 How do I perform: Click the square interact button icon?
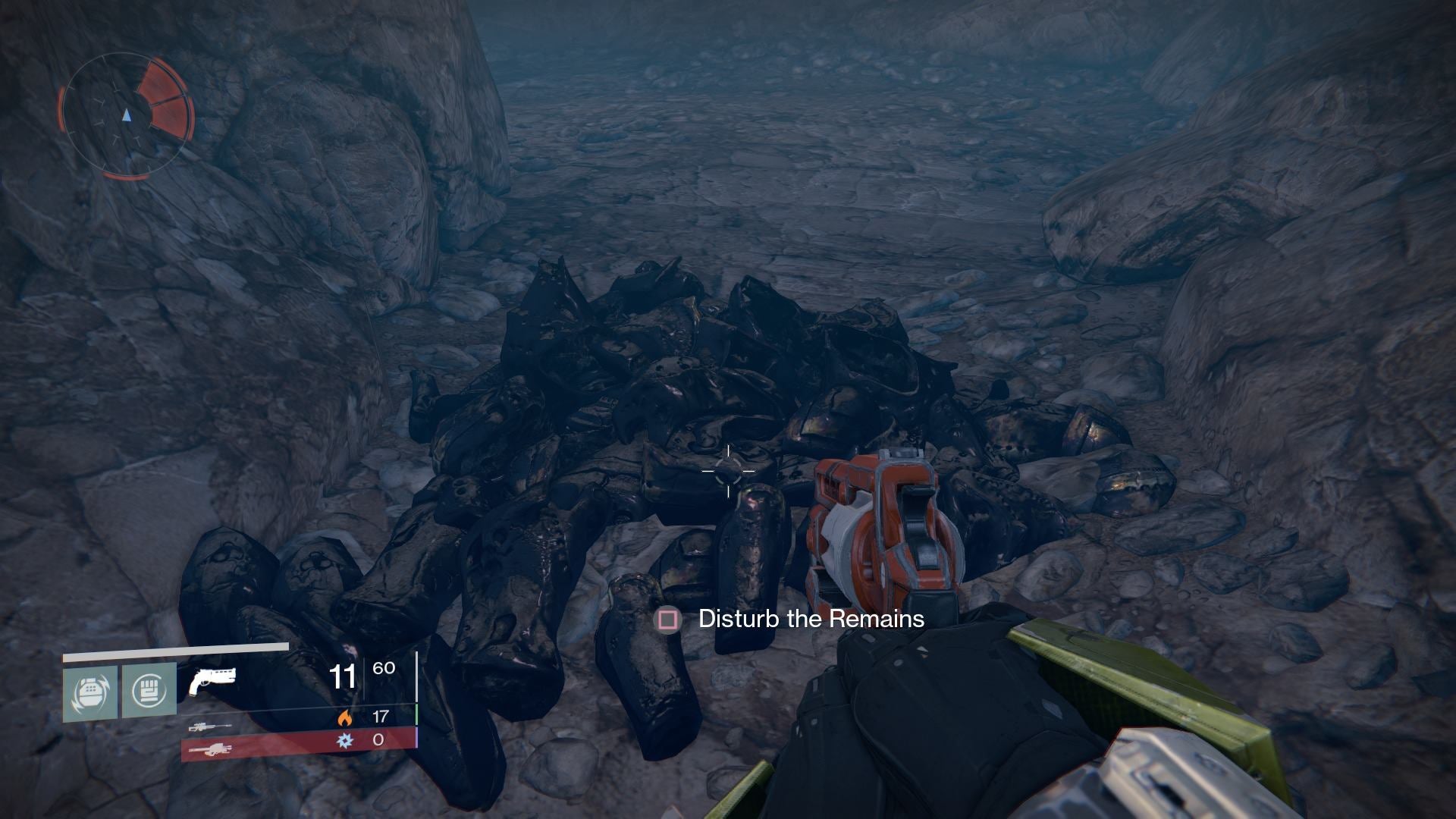(x=666, y=620)
